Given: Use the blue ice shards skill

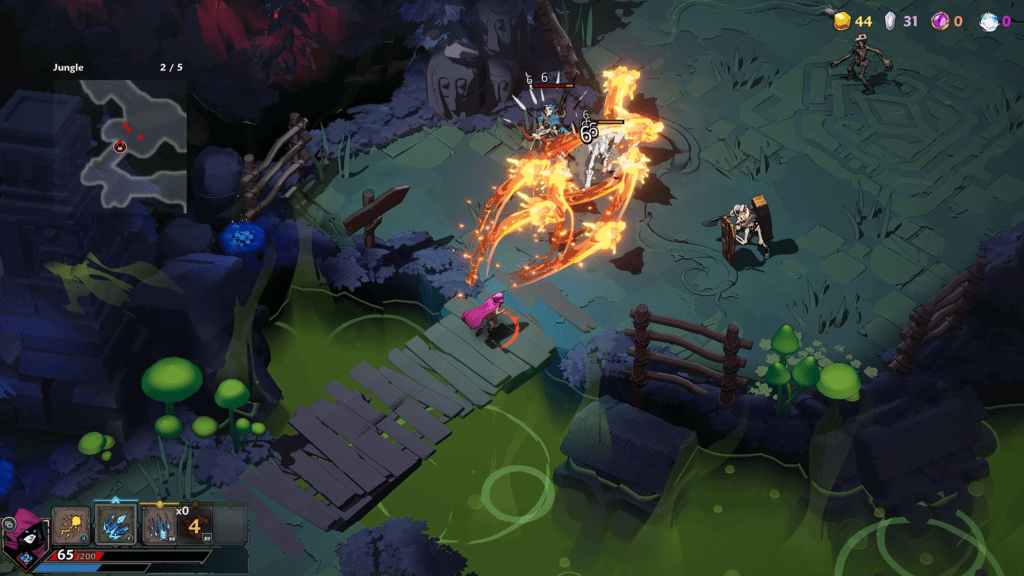Looking at the screenshot, I should tap(115, 524).
